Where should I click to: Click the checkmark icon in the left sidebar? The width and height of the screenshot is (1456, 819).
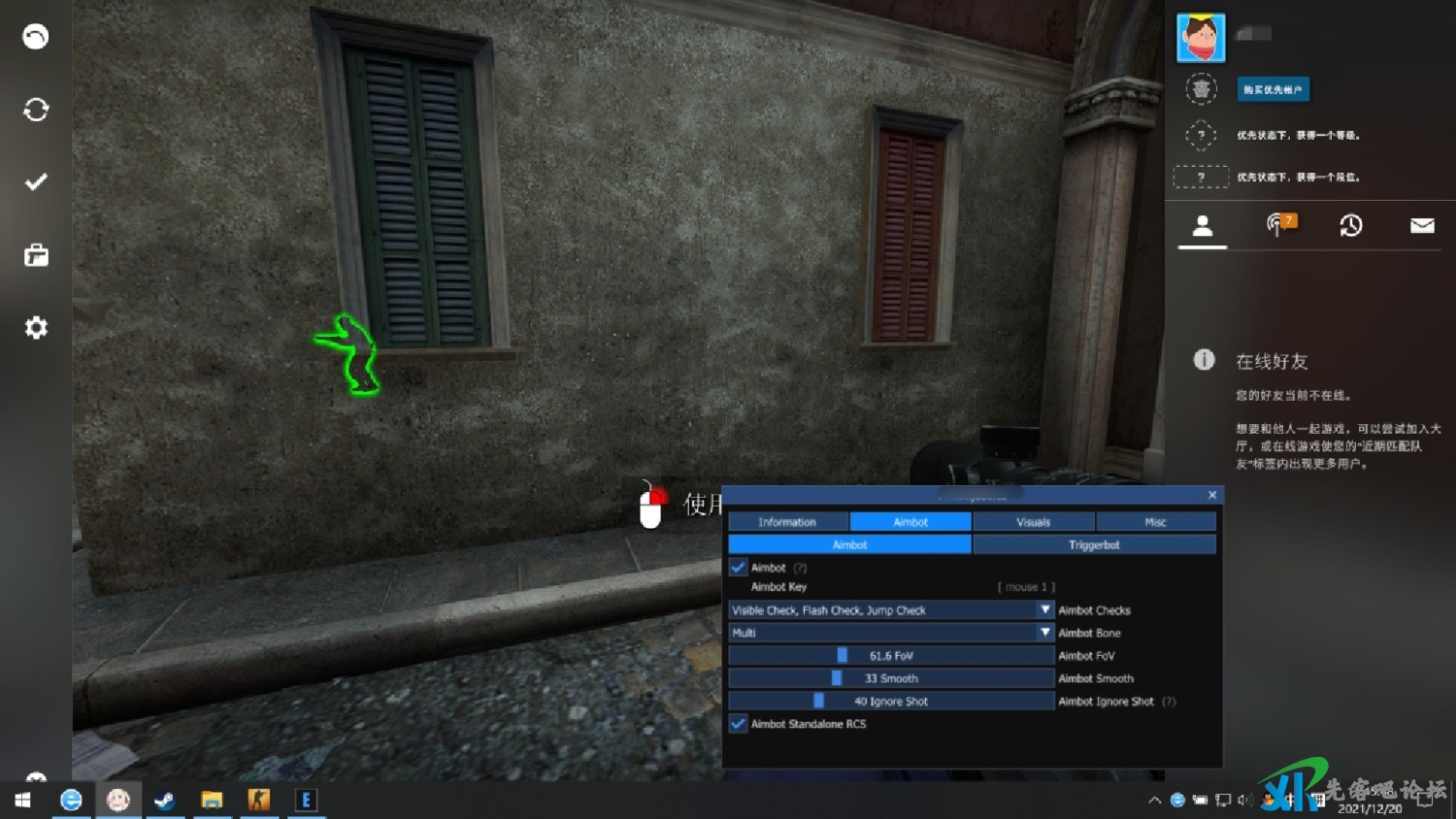36,182
